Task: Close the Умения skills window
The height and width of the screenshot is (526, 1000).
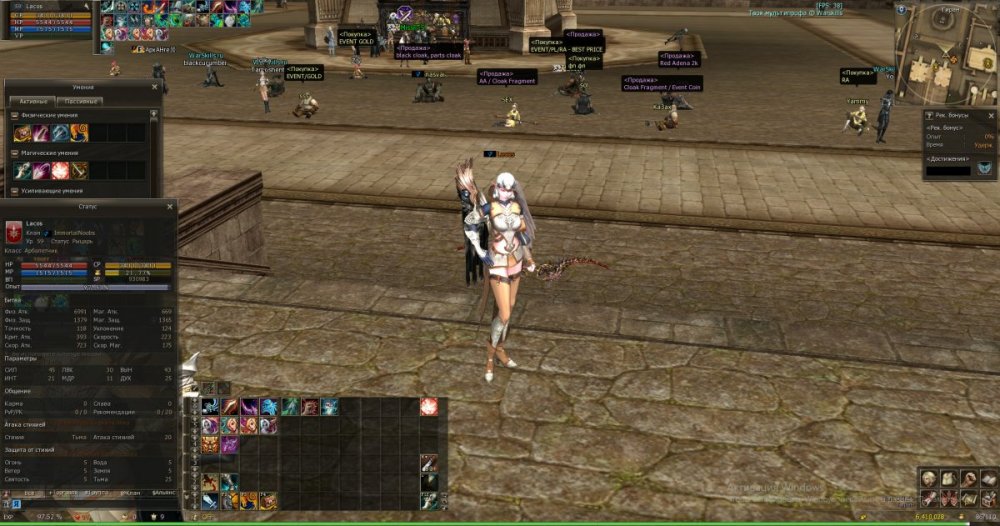Action: (154, 87)
